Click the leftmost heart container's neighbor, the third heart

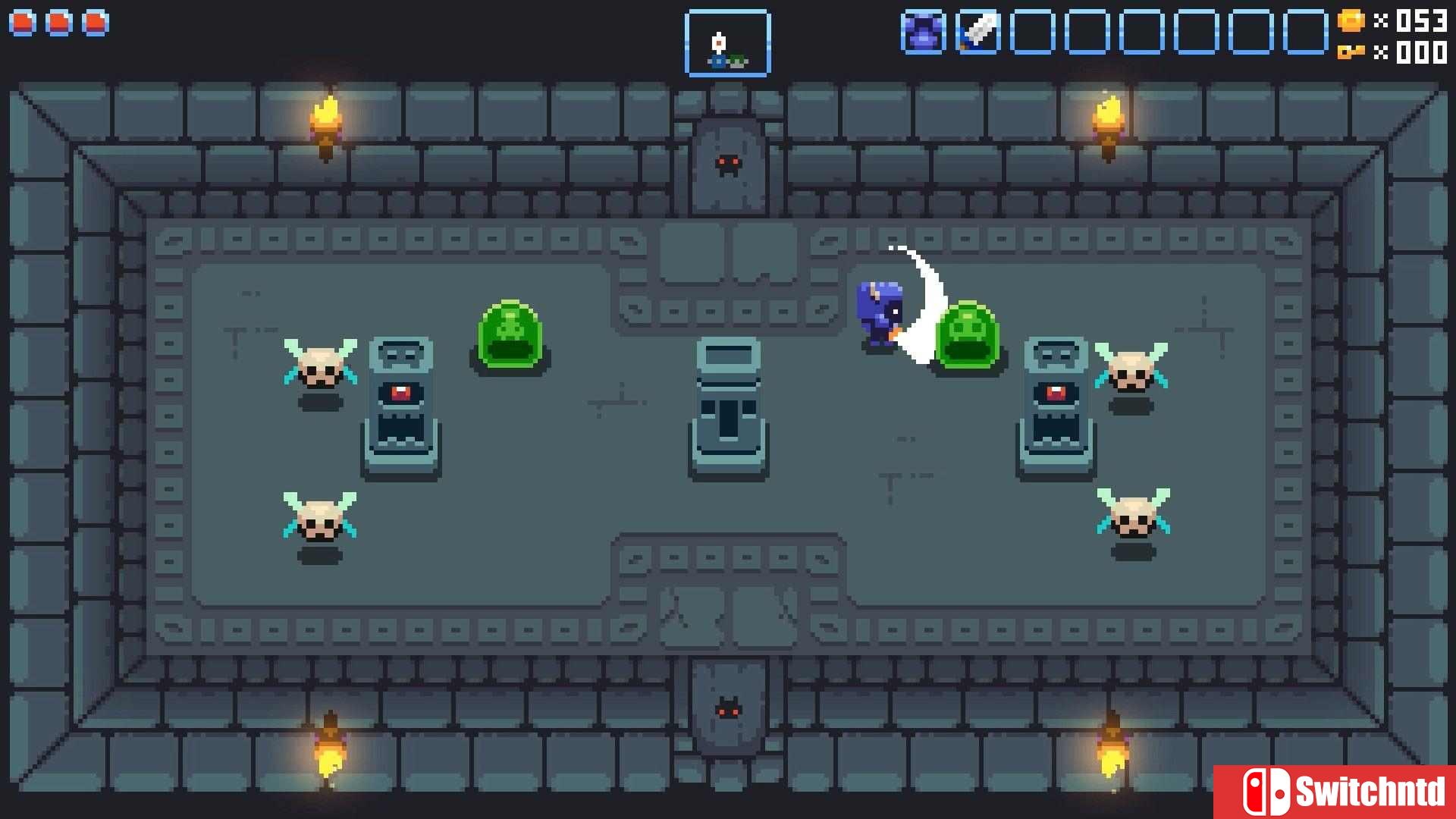pyautogui.click(x=94, y=23)
